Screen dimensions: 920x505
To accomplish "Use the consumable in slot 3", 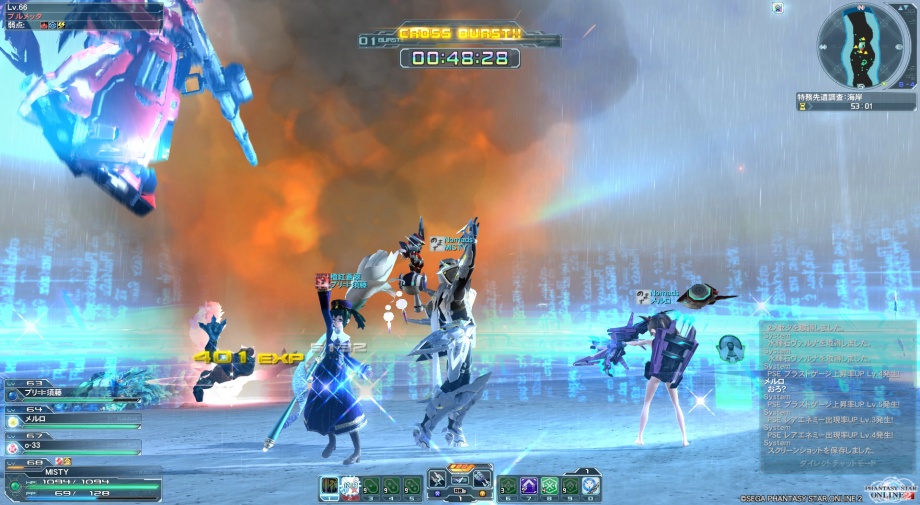I will (x=370, y=487).
